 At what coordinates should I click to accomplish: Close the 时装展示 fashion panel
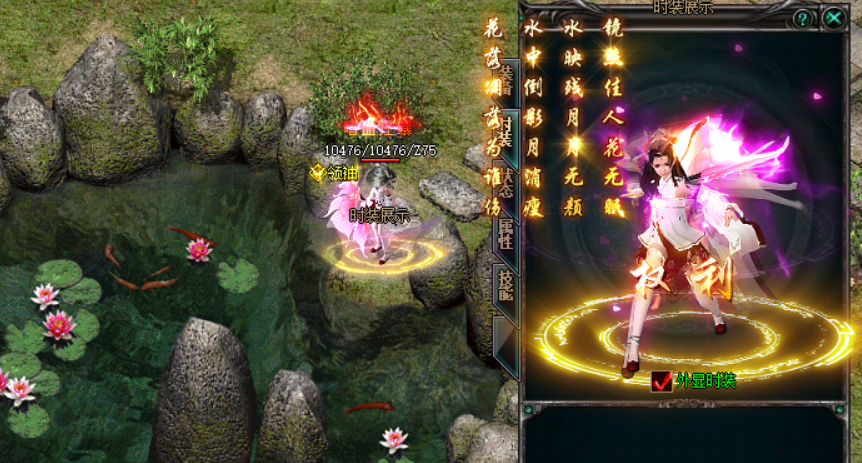[x=834, y=18]
